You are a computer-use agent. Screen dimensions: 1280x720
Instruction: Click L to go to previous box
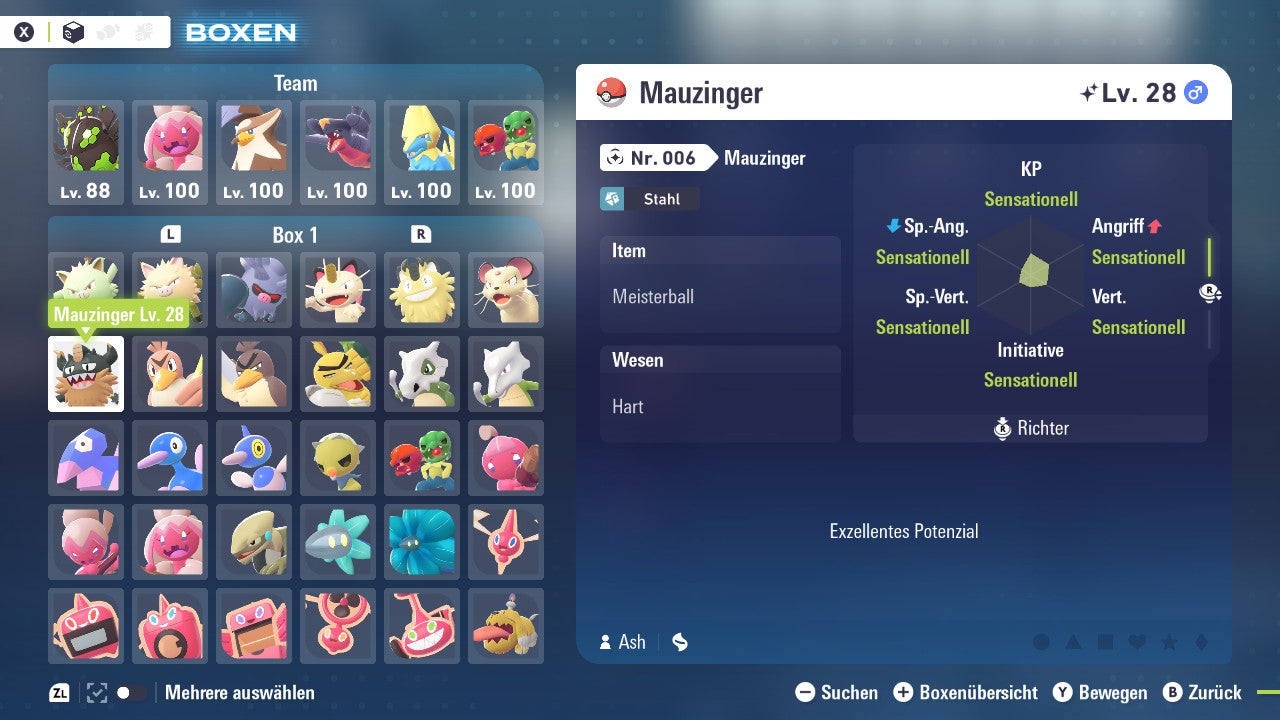[171, 234]
